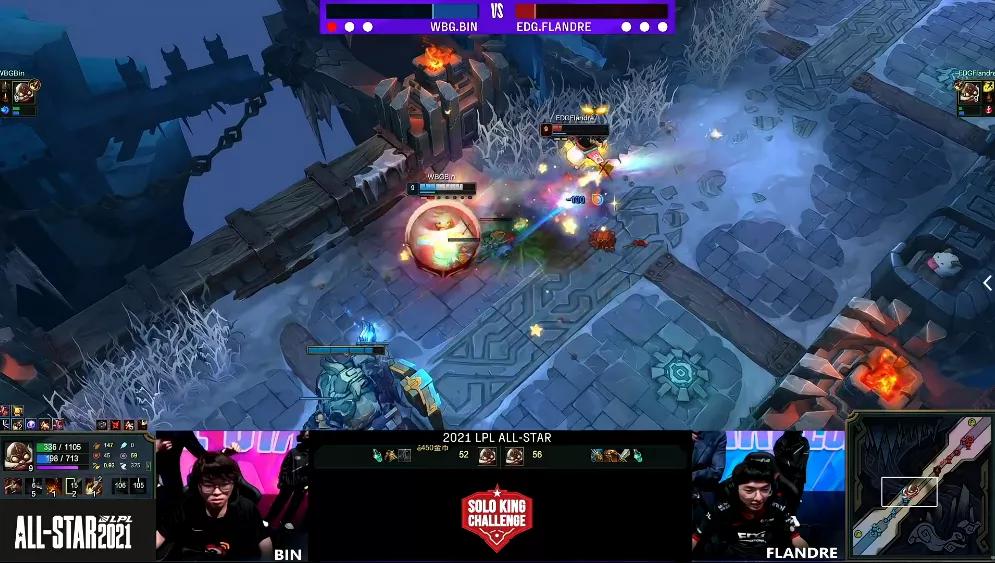Viewport: 995px width, 563px height.
Task: Select WBGBin's champion portrait at the left edge
Action: (x=20, y=93)
